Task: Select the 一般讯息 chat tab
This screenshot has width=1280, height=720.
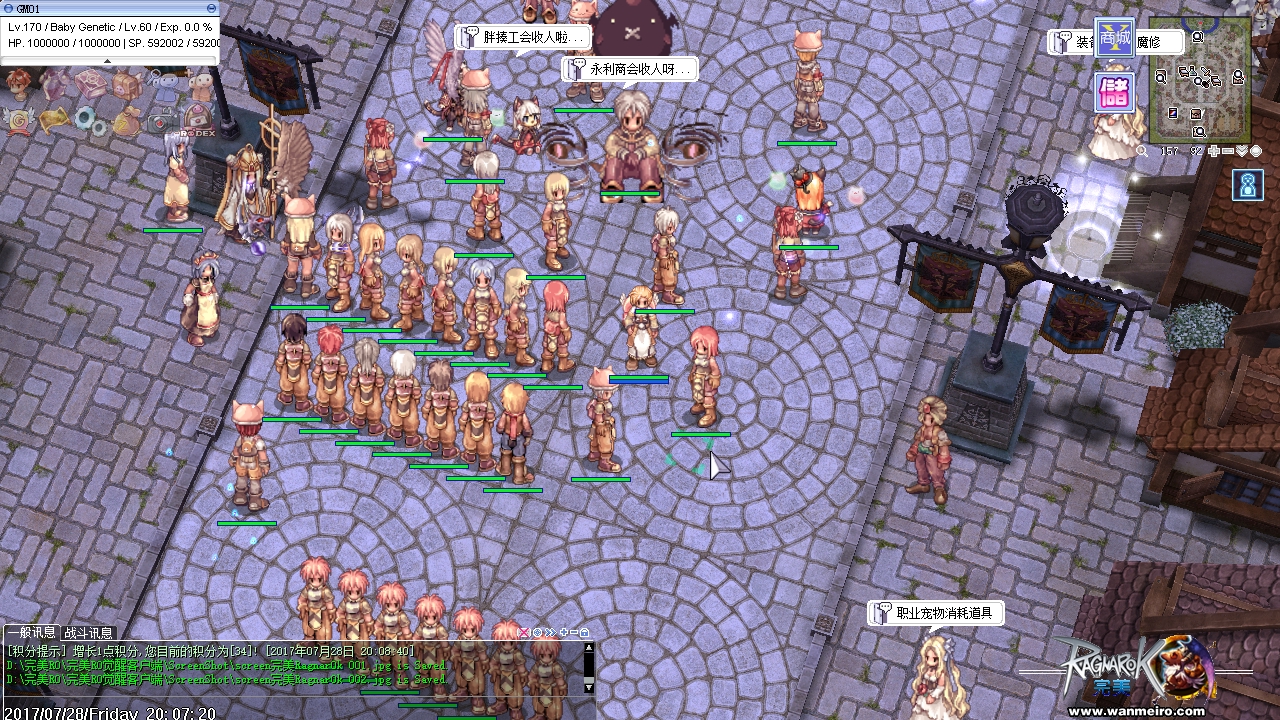Action: 31,633
